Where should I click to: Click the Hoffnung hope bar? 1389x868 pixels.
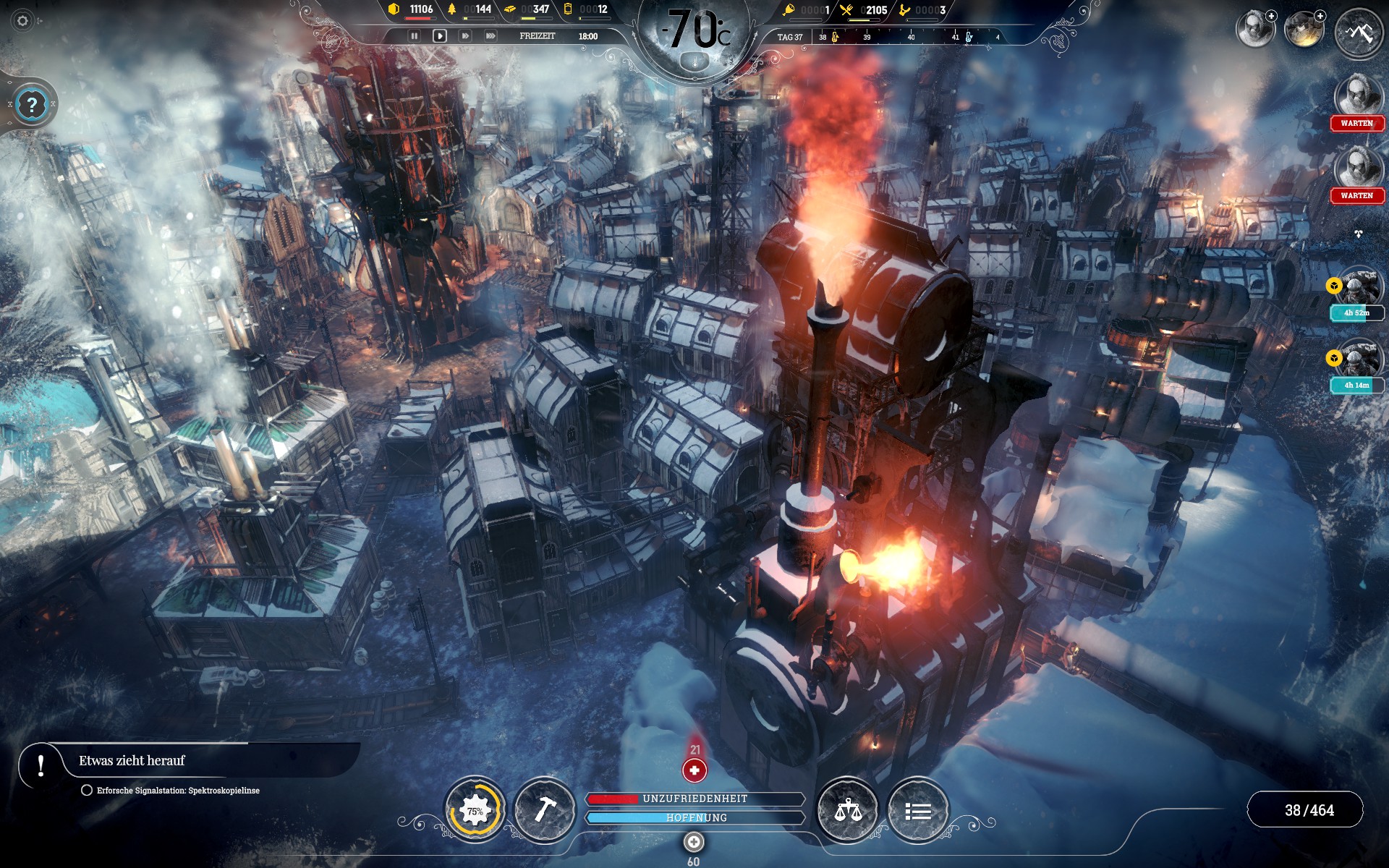pos(694,817)
